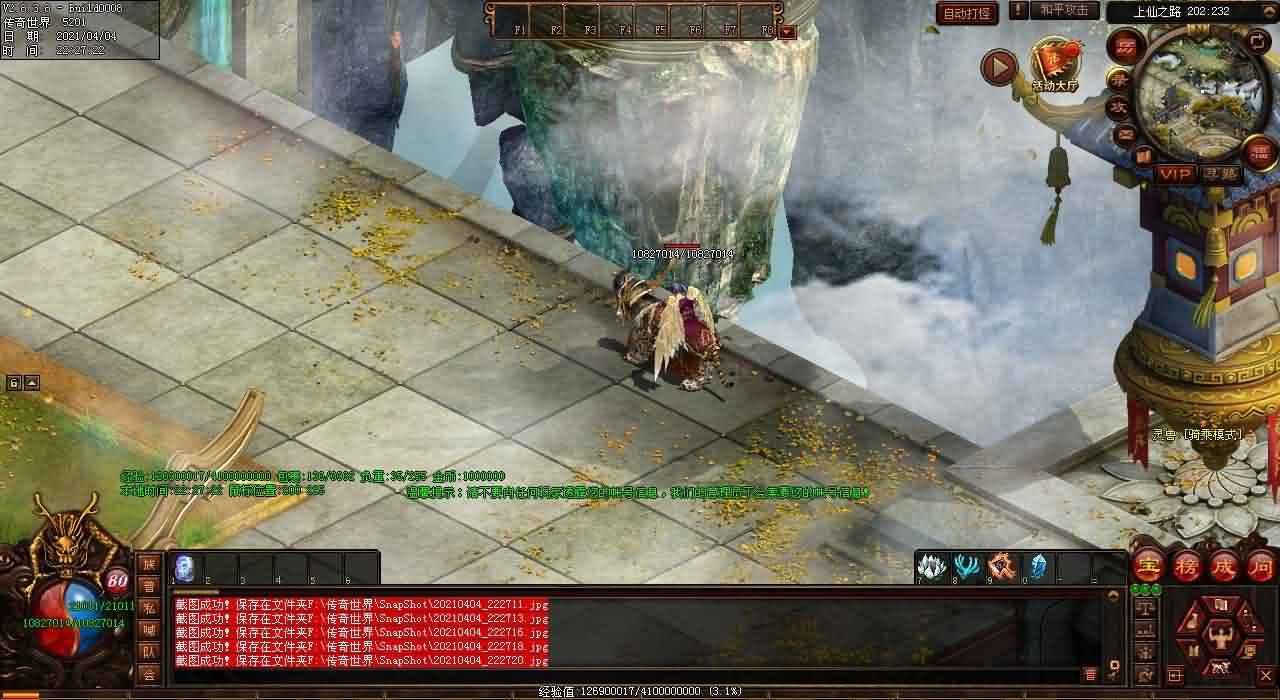
Task: Open the mail envelope icon beside minimap
Action: [1127, 132]
